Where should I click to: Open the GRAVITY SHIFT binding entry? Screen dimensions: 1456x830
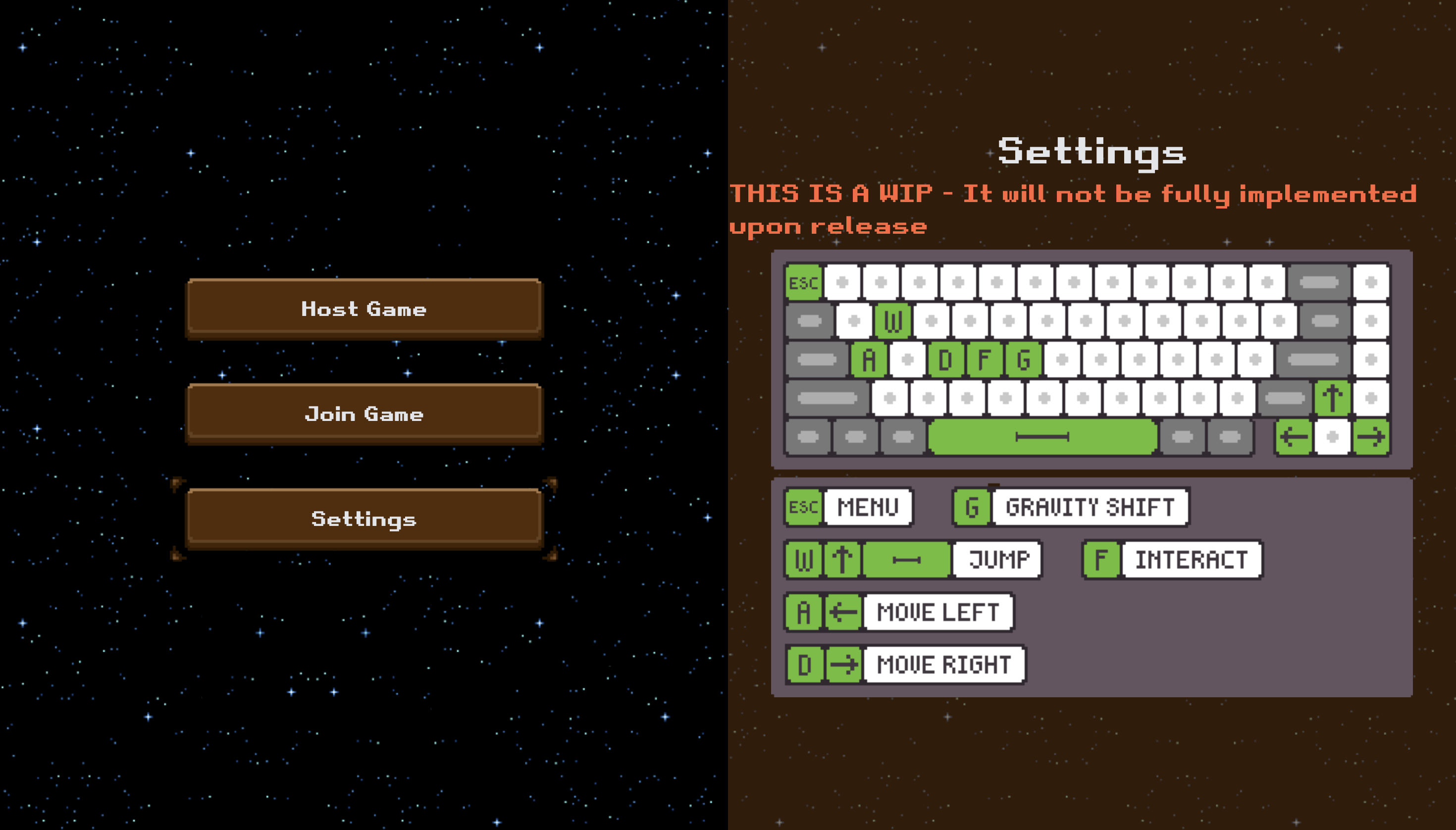tap(1090, 506)
